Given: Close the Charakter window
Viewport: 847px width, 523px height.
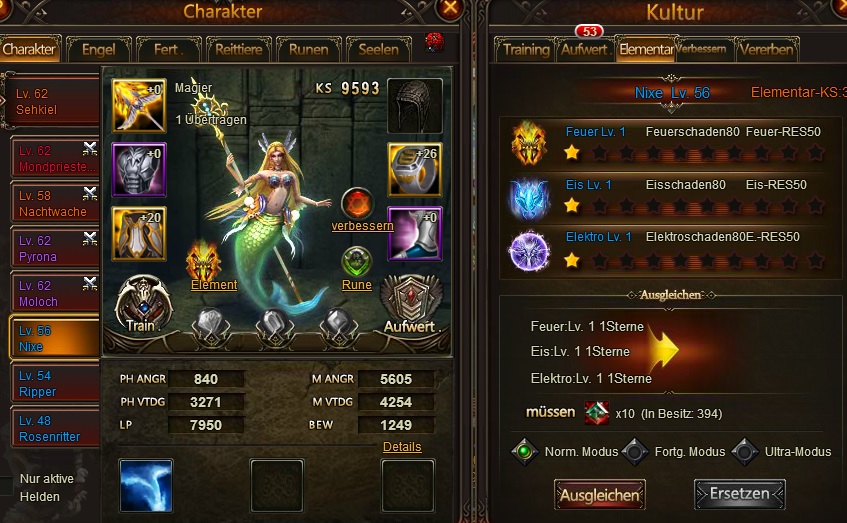Looking at the screenshot, I should tap(450, 9).
